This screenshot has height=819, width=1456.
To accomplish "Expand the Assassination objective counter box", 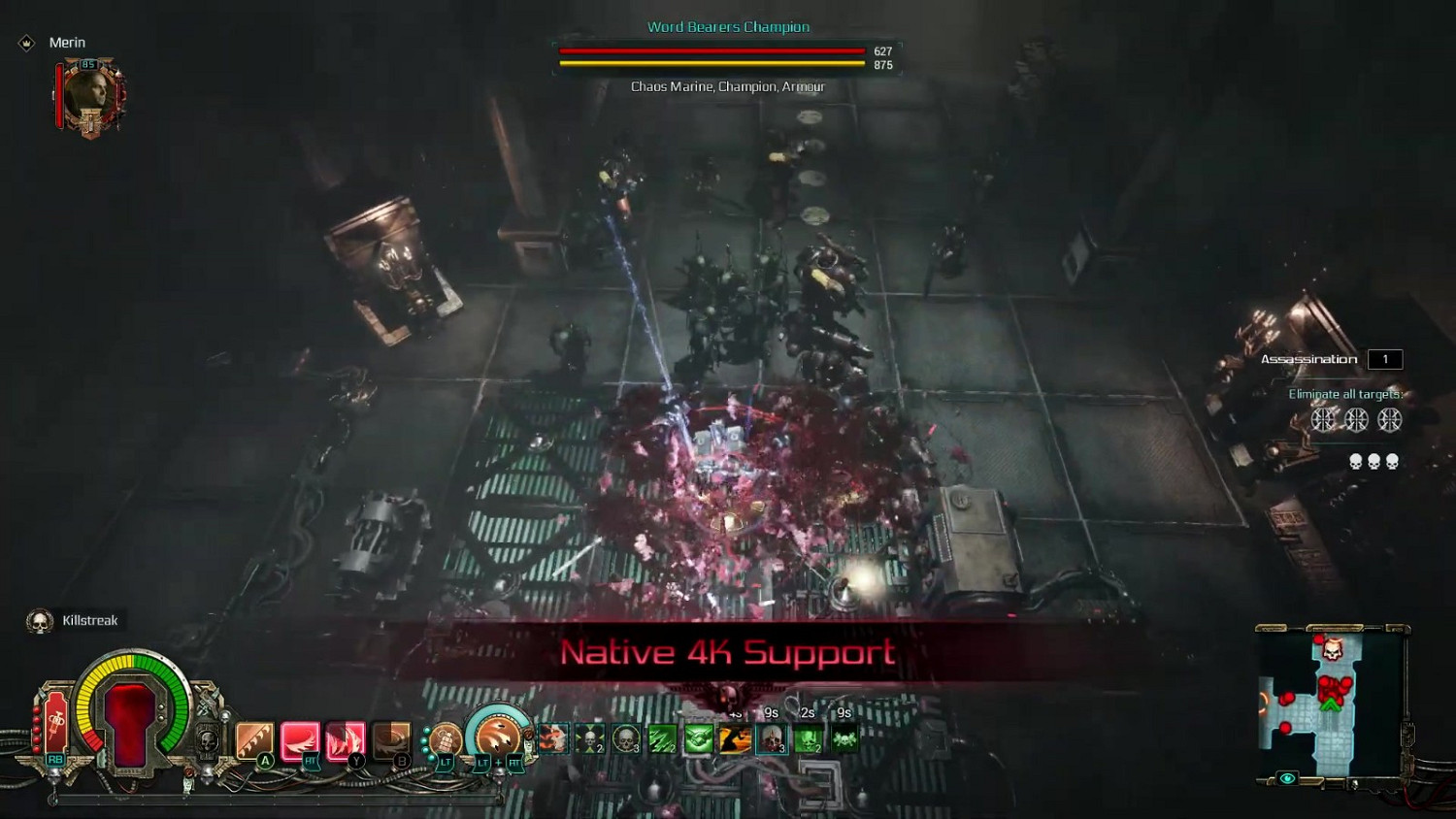I will click(x=1385, y=359).
